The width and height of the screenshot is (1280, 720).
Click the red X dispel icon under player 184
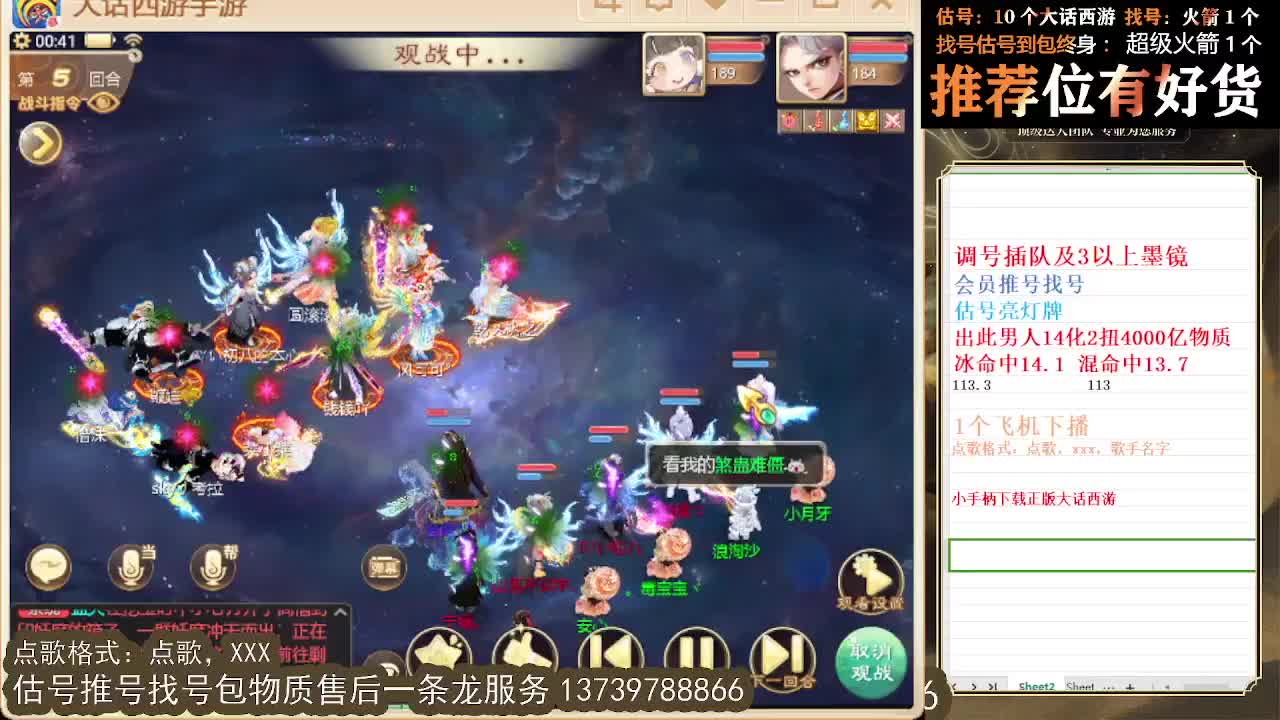pos(892,120)
